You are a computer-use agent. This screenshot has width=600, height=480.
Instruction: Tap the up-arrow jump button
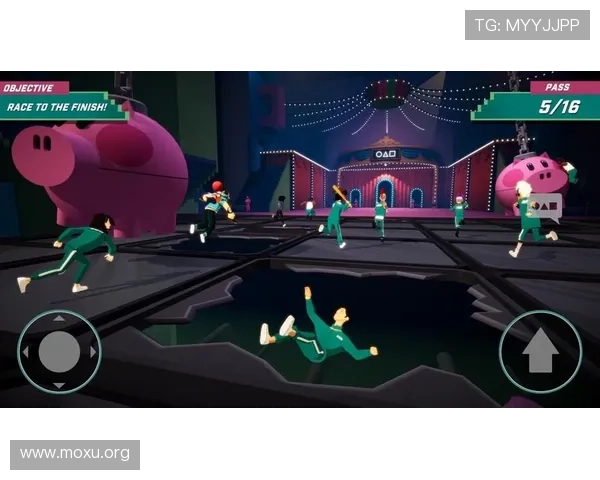click(x=540, y=351)
